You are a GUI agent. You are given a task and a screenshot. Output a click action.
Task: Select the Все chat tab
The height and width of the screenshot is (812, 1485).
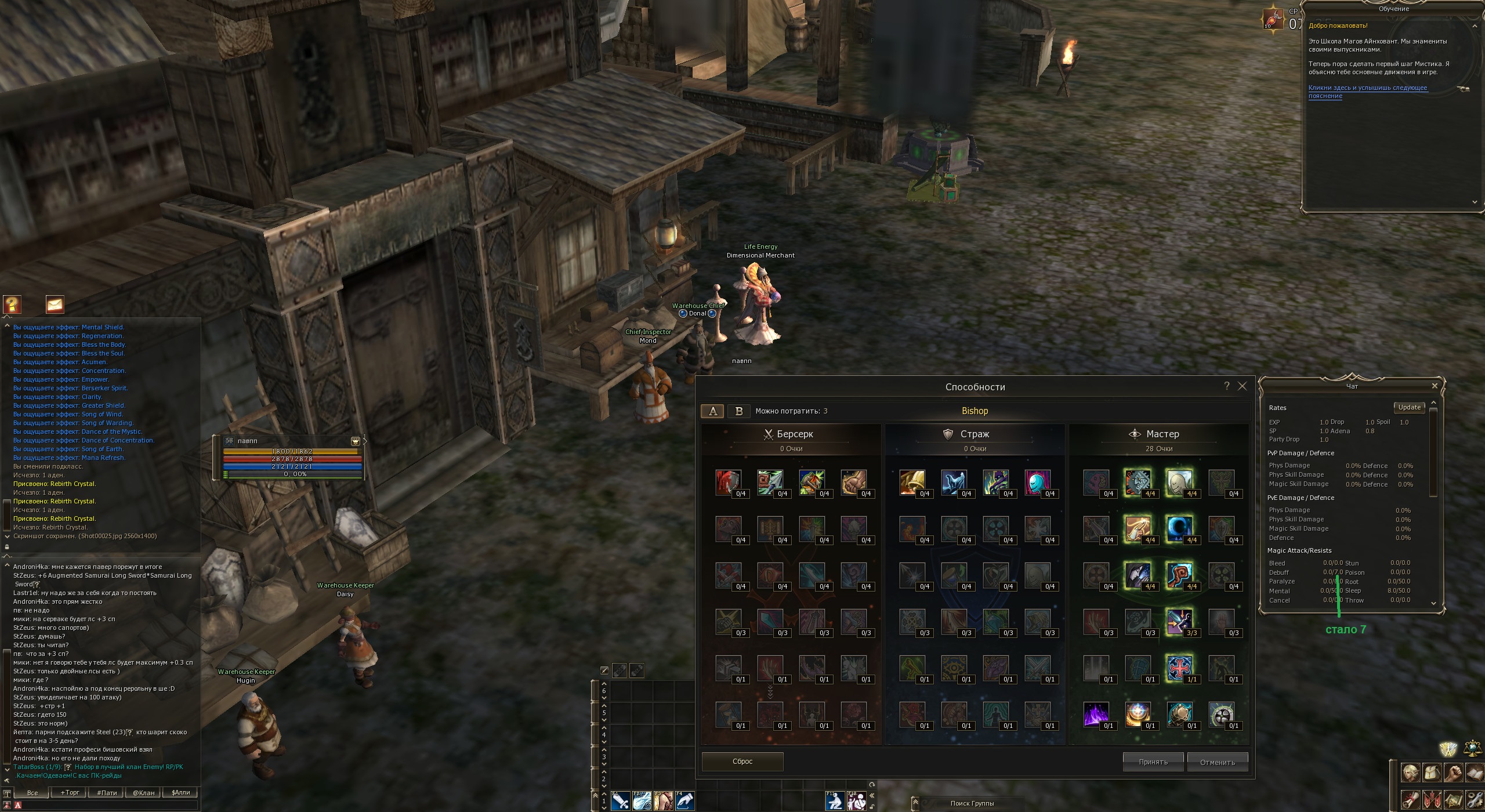33,792
